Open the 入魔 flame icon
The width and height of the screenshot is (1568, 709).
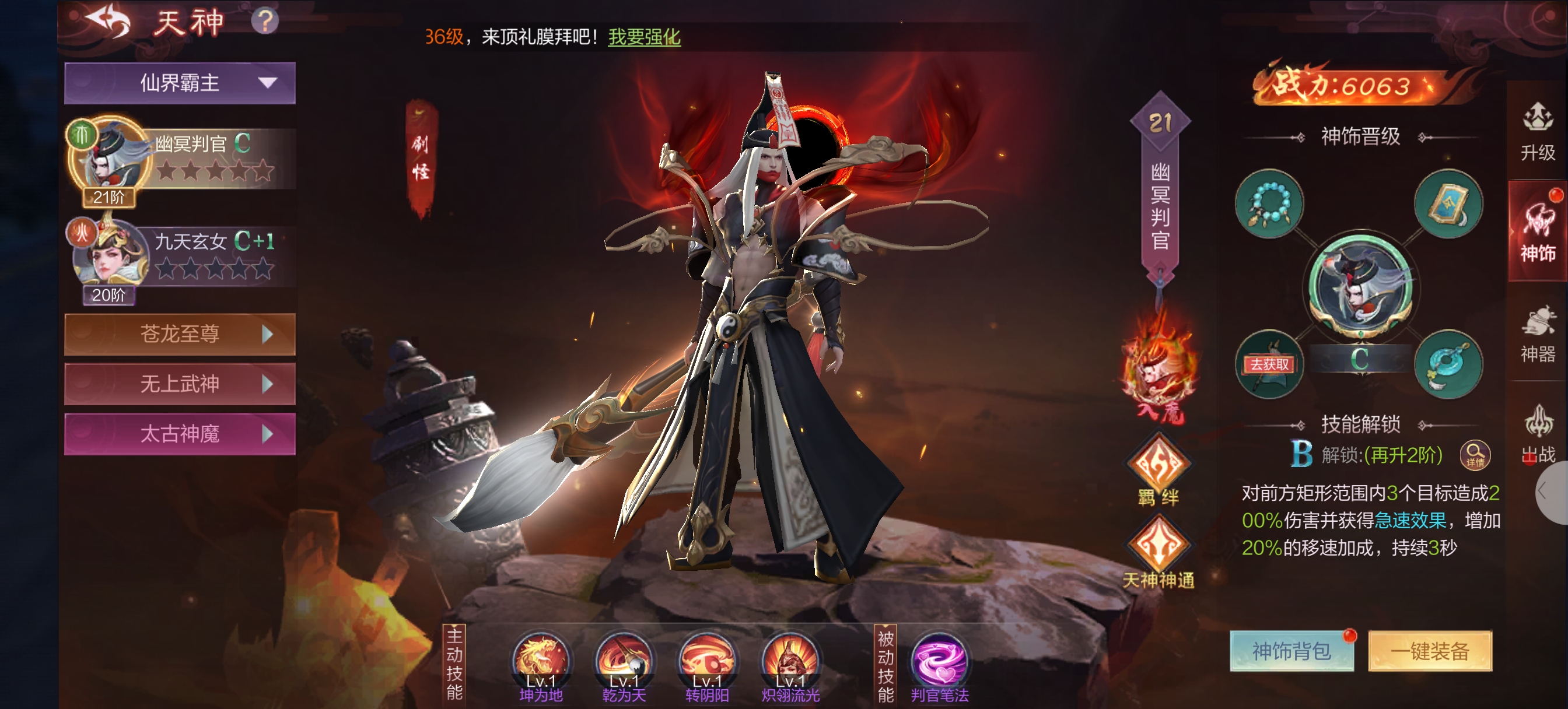click(1159, 371)
